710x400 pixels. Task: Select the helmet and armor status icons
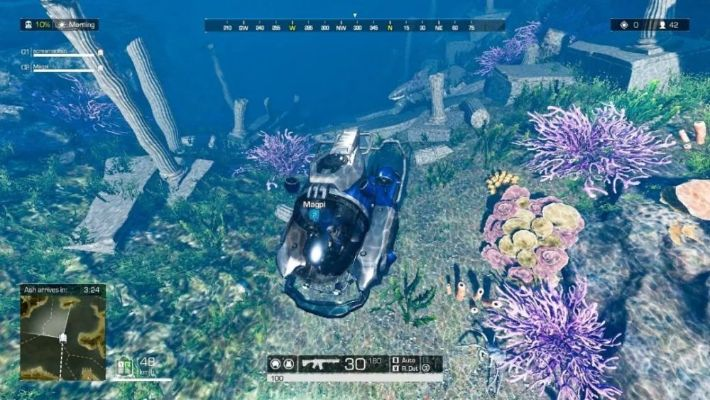pos(281,364)
